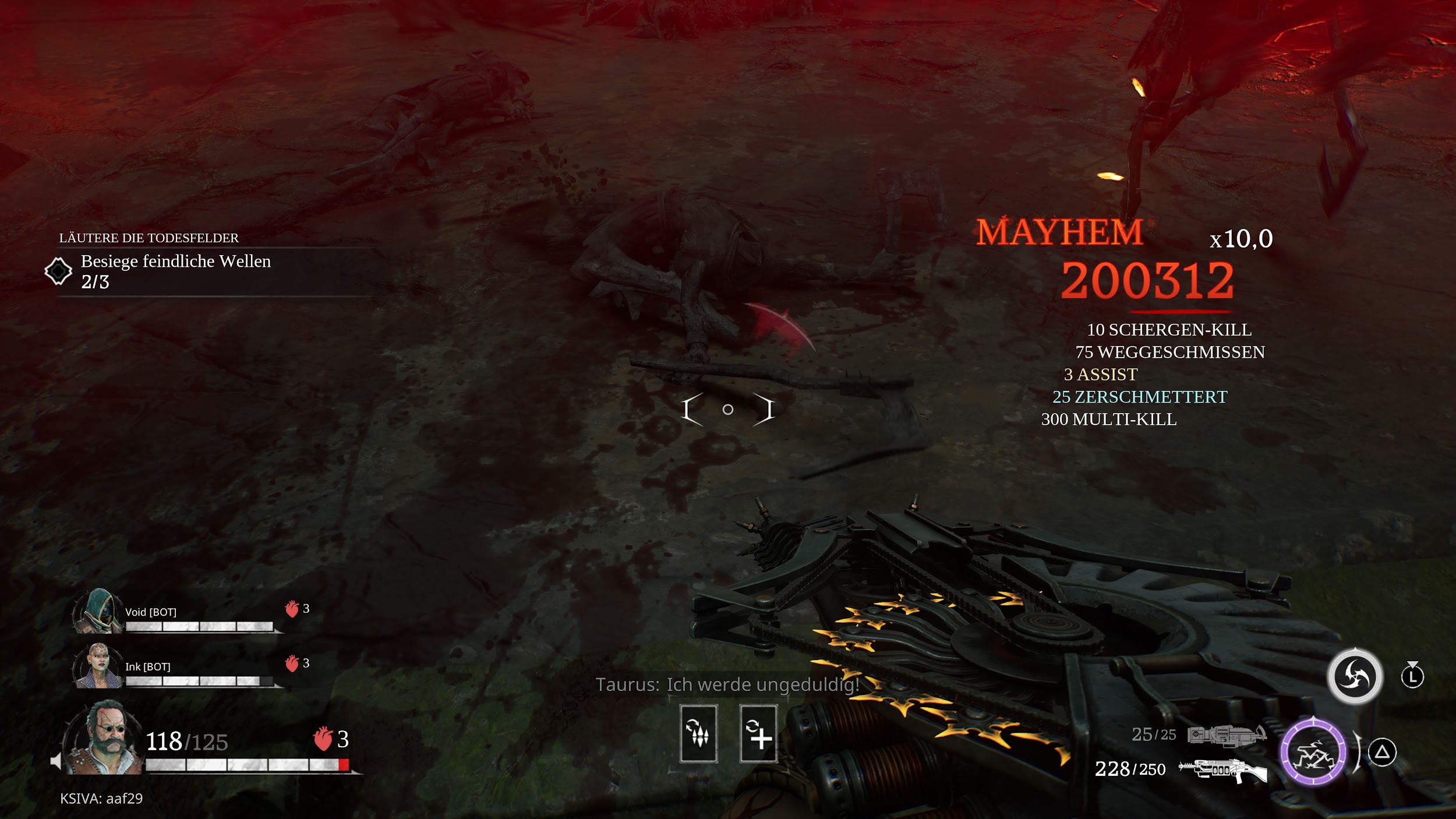Click the speaker voice indicator icon
Screen dimensions: 1456x819
tap(56, 761)
